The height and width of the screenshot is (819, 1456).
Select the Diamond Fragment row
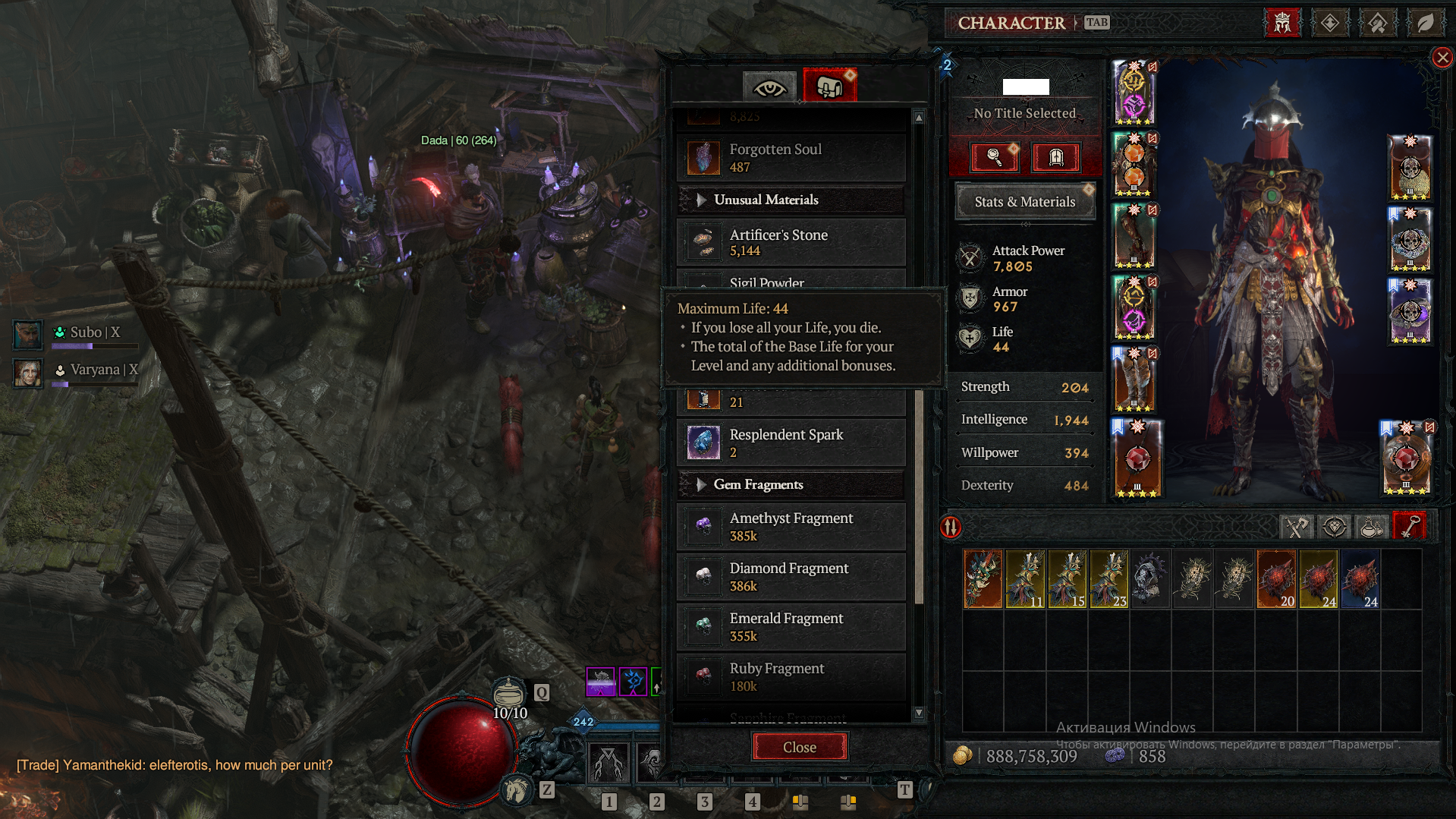pos(791,577)
